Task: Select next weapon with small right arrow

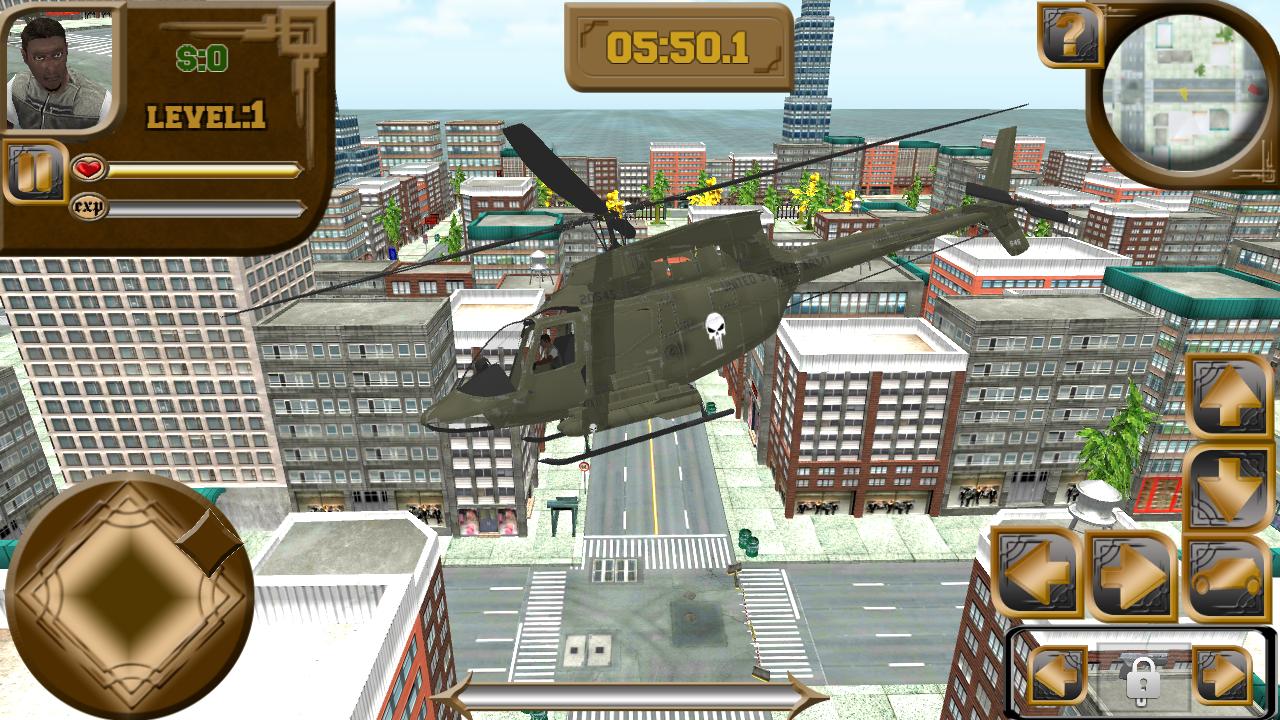Action: [x=1222, y=676]
